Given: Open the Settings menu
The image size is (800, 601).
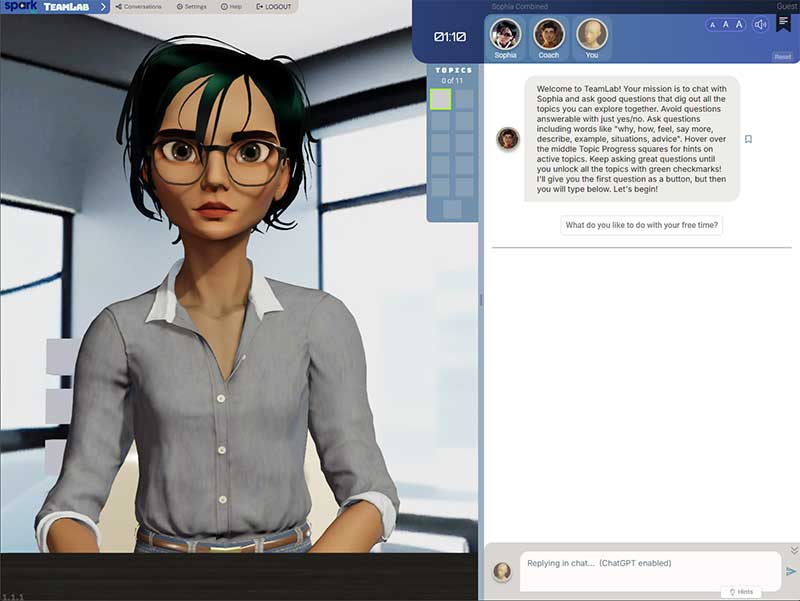Looking at the screenshot, I should [x=191, y=7].
